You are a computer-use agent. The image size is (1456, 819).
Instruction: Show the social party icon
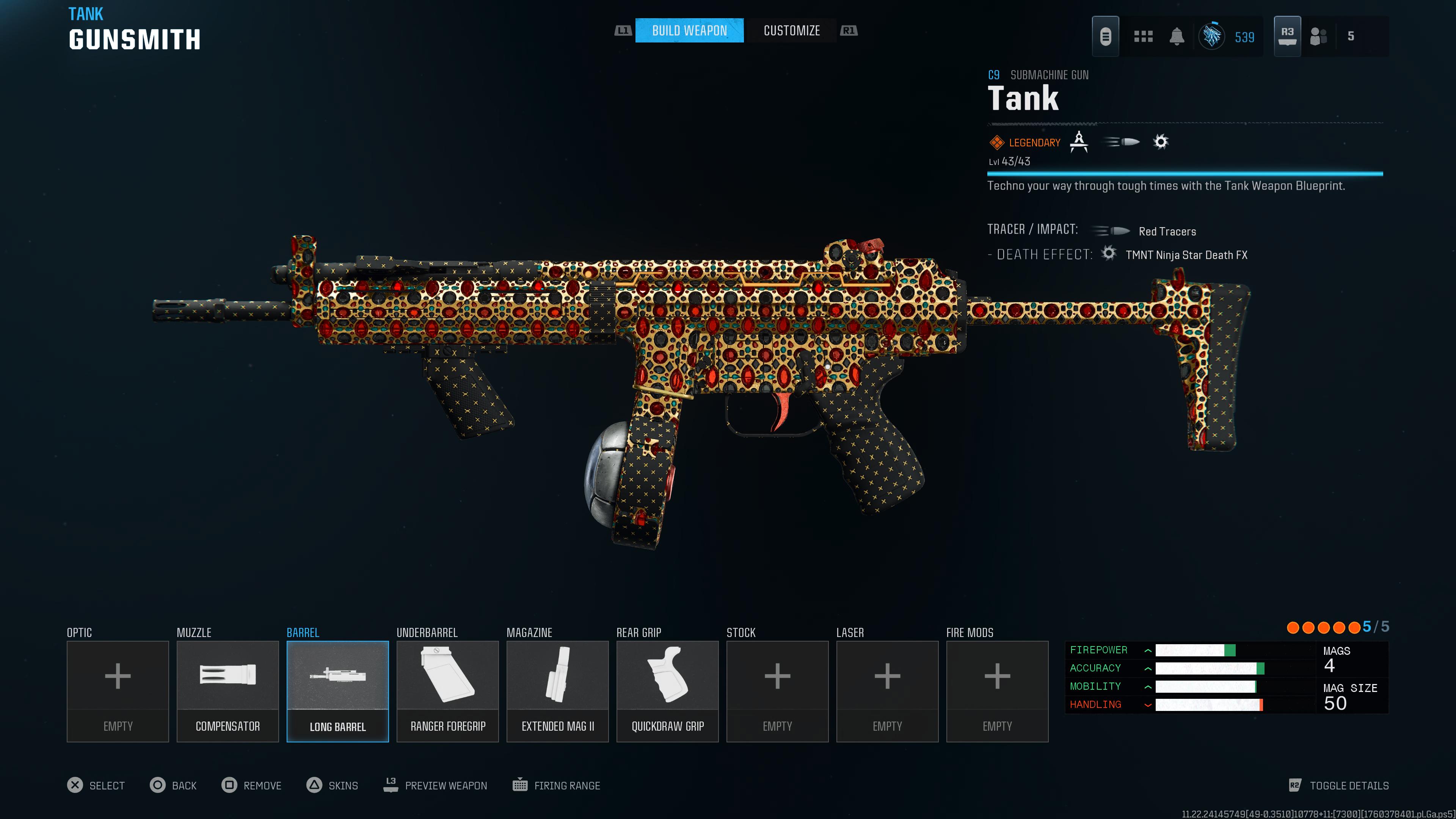(x=1318, y=37)
